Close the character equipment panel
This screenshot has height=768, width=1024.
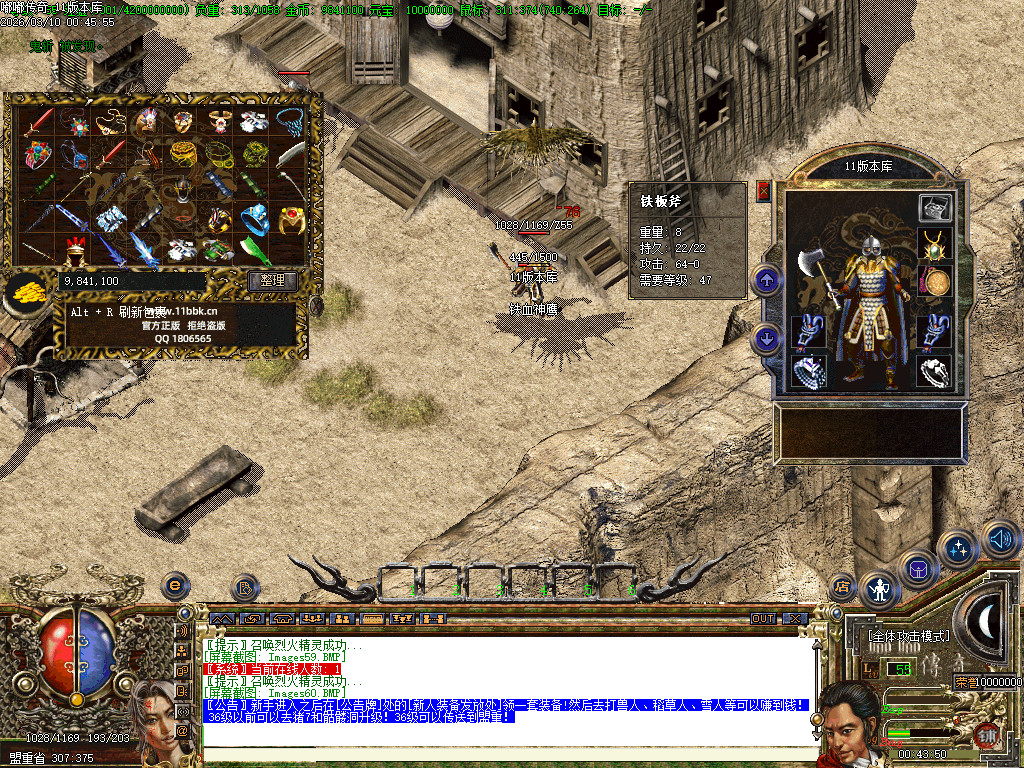click(x=764, y=191)
